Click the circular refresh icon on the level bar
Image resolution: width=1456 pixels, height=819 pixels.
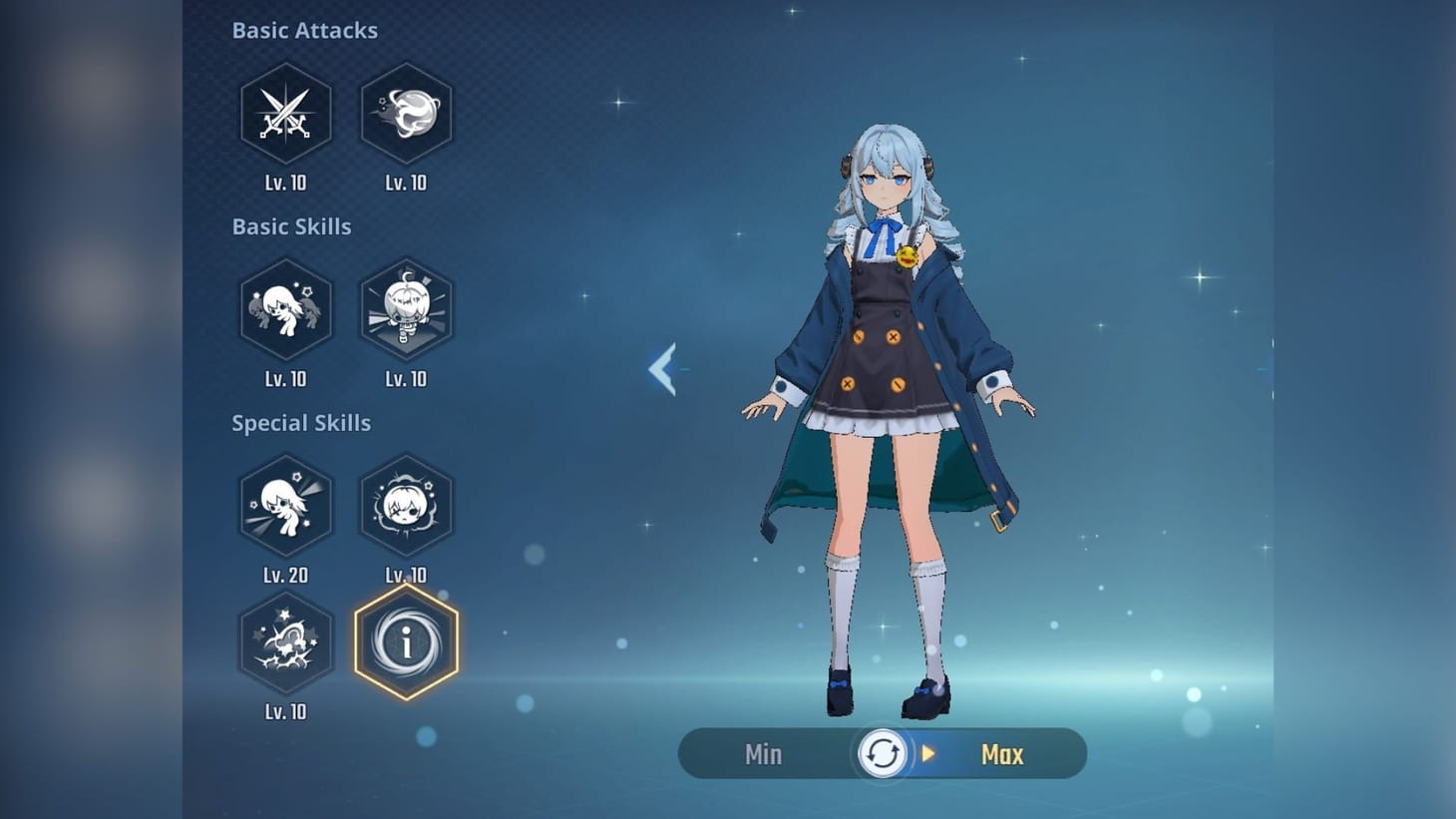[x=882, y=754]
